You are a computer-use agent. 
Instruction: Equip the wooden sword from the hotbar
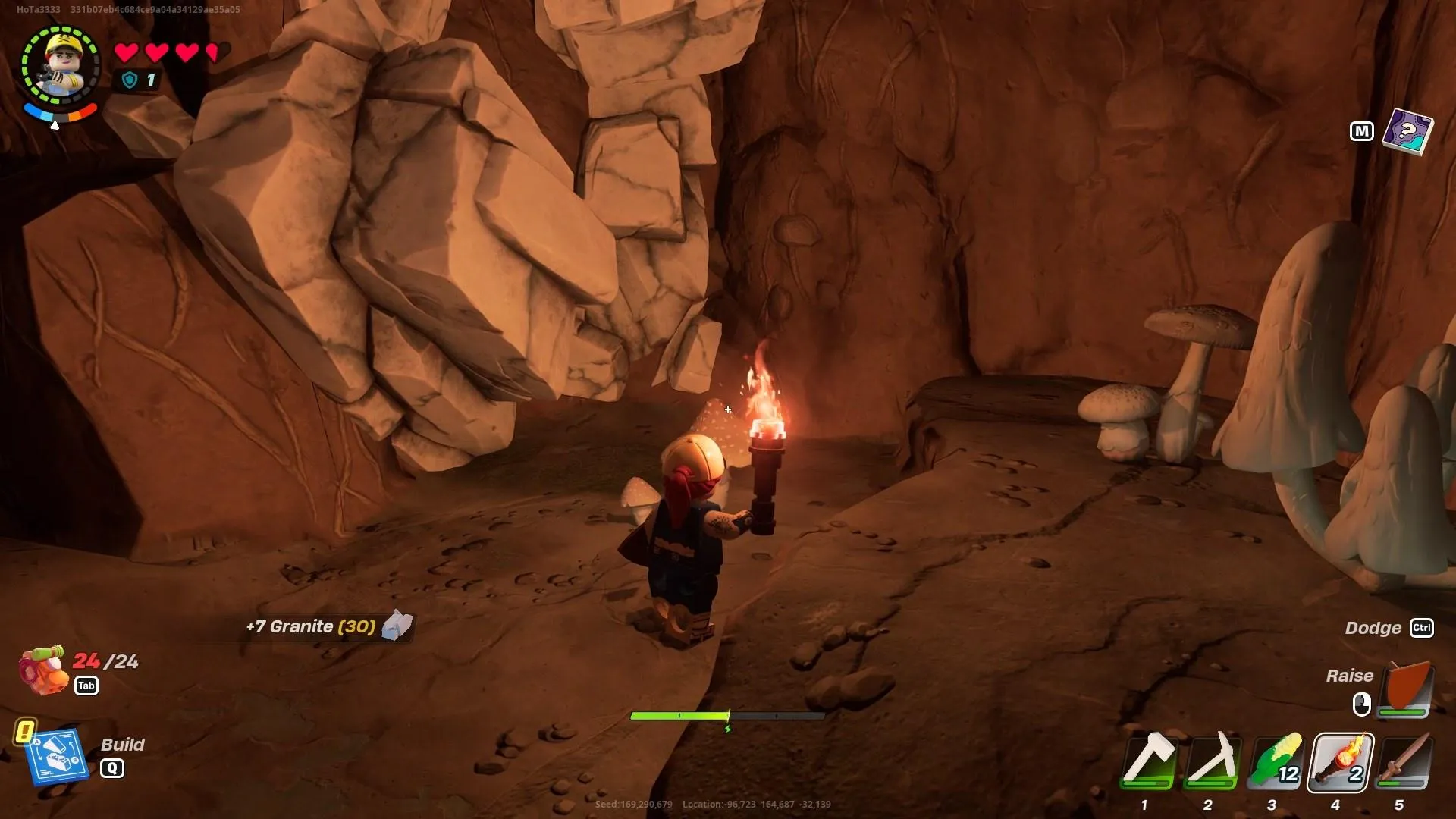(1404, 761)
